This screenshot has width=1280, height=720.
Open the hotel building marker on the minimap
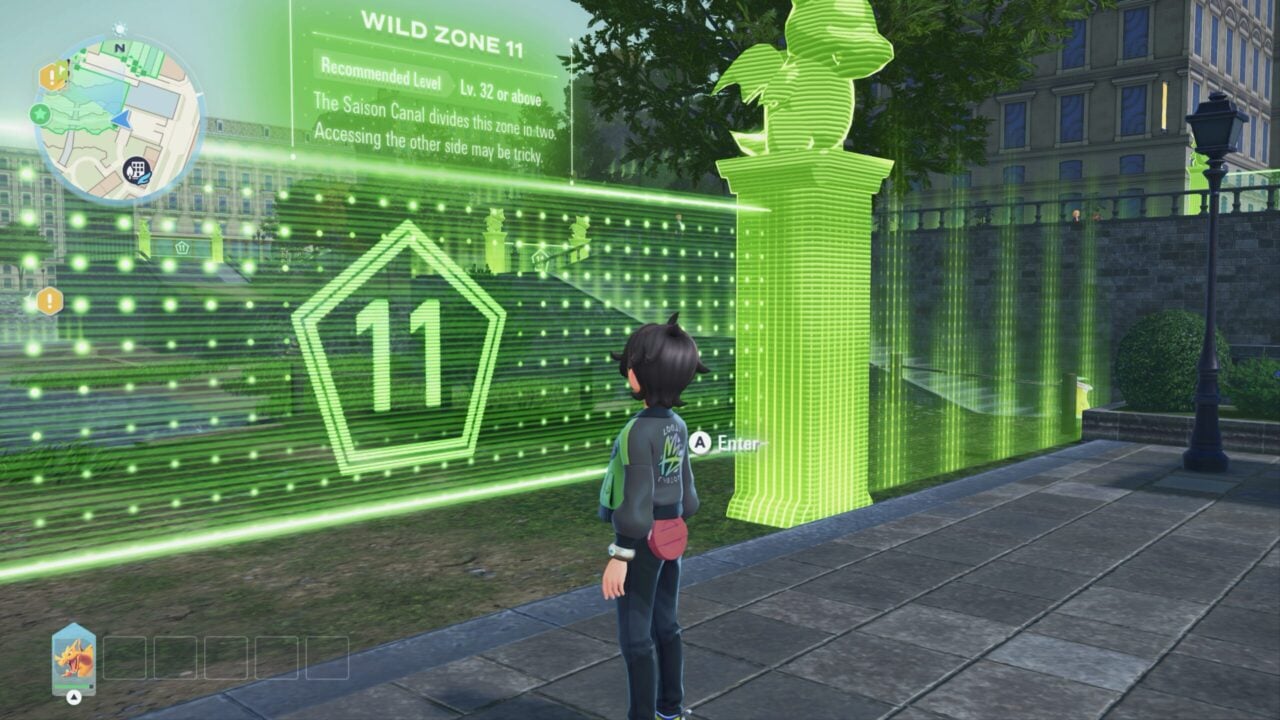coord(136,168)
